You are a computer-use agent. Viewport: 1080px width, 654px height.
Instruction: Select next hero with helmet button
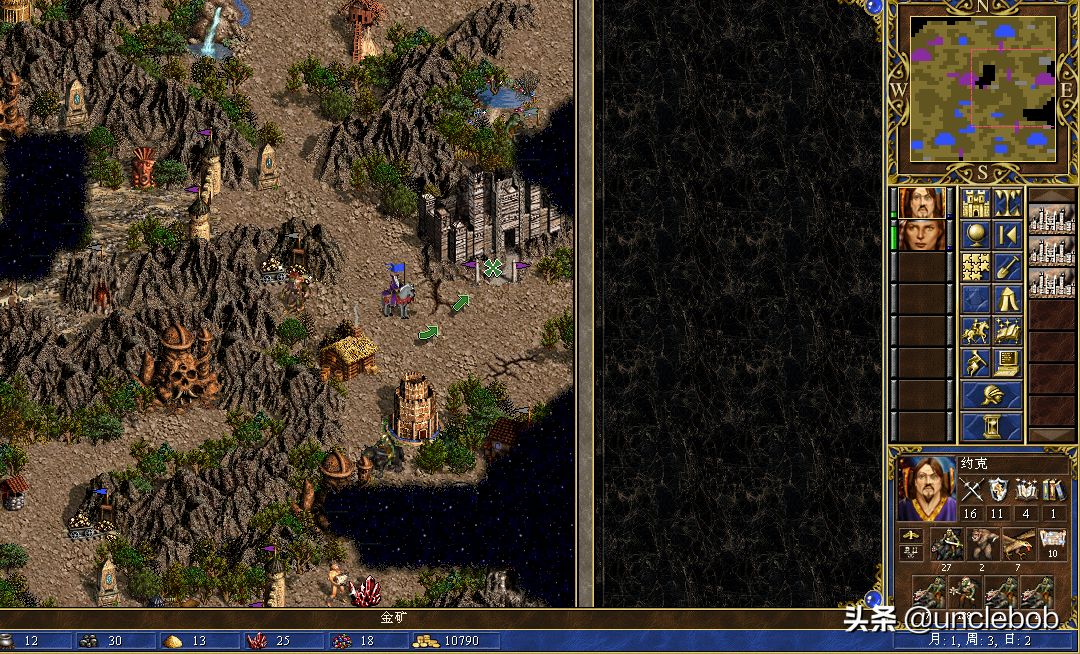(992, 394)
